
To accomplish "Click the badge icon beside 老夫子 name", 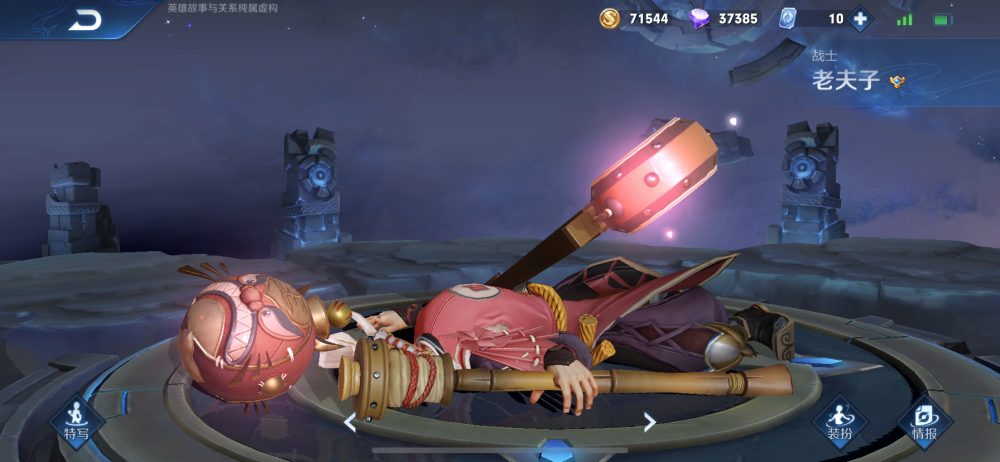I will coord(897,82).
